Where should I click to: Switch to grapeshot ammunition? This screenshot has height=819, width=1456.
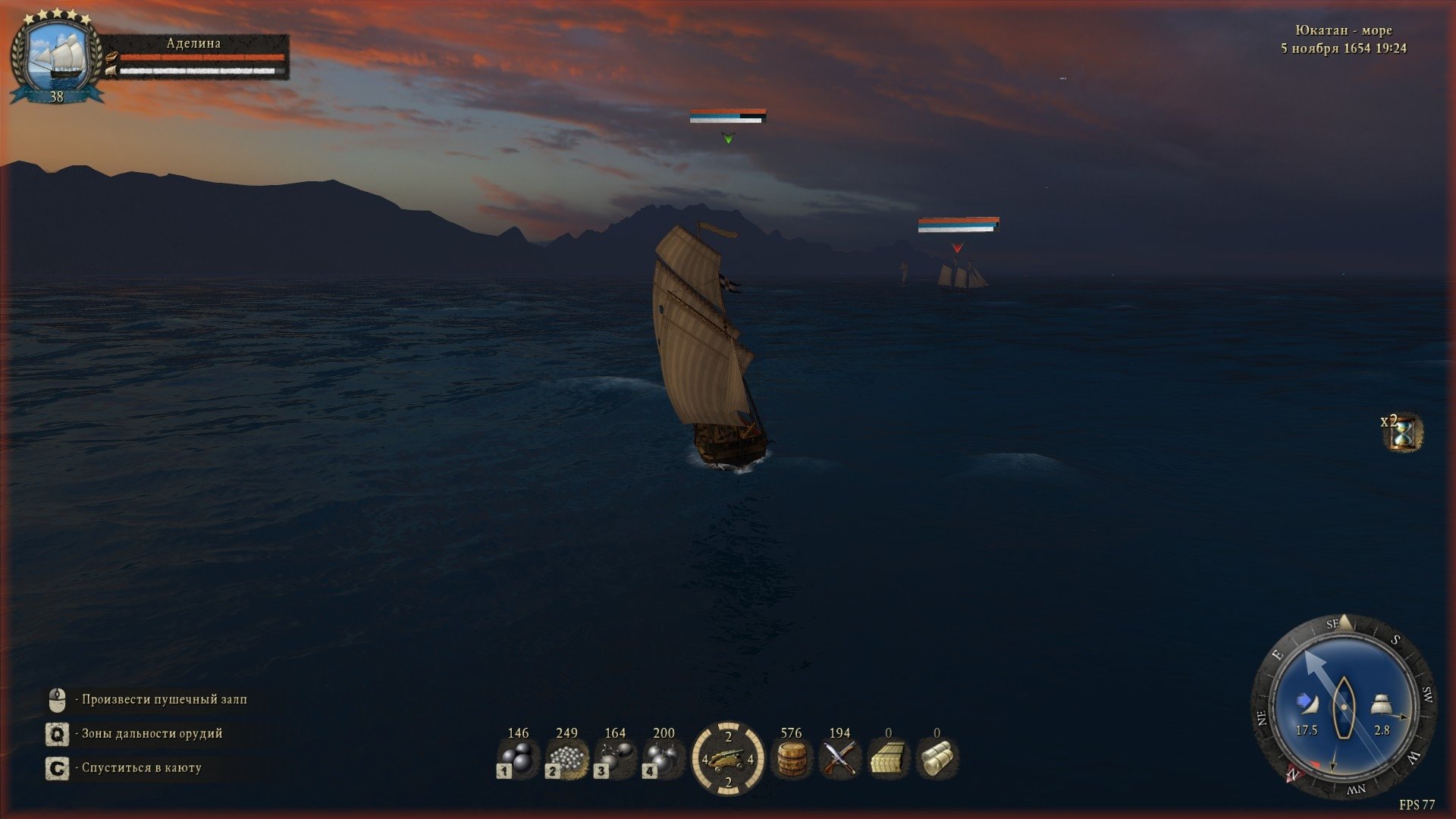[x=566, y=758]
